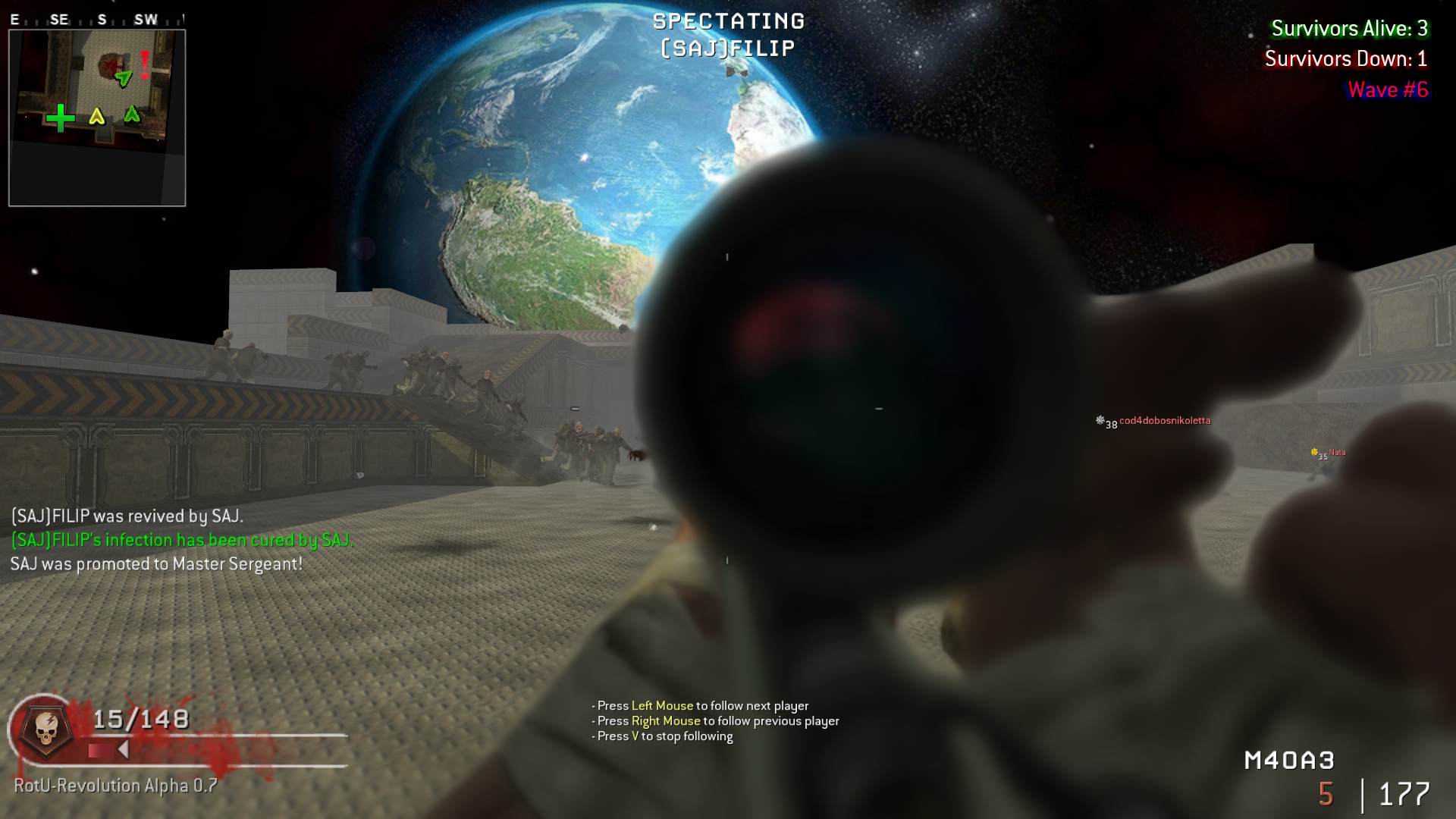Select the green plus icon on the minimap

click(61, 118)
